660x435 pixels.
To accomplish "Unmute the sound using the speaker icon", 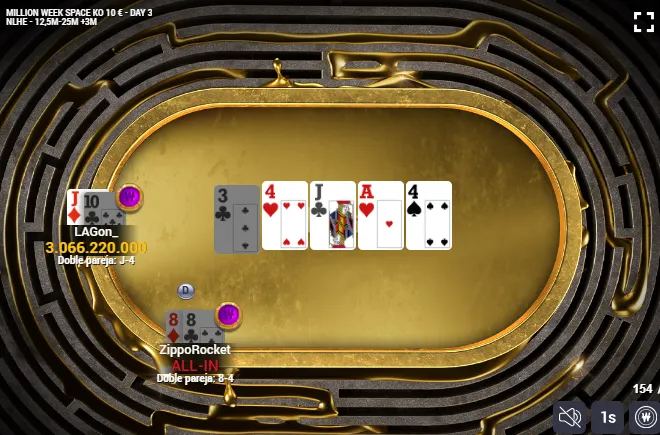I will click(x=571, y=417).
